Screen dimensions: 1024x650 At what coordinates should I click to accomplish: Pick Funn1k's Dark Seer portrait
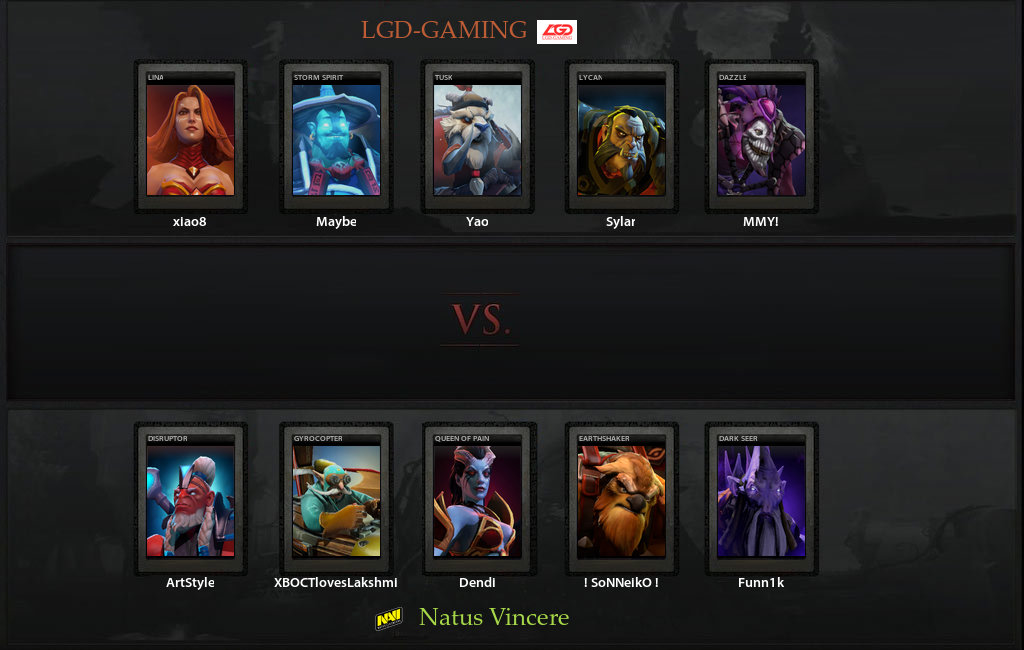pos(761,499)
